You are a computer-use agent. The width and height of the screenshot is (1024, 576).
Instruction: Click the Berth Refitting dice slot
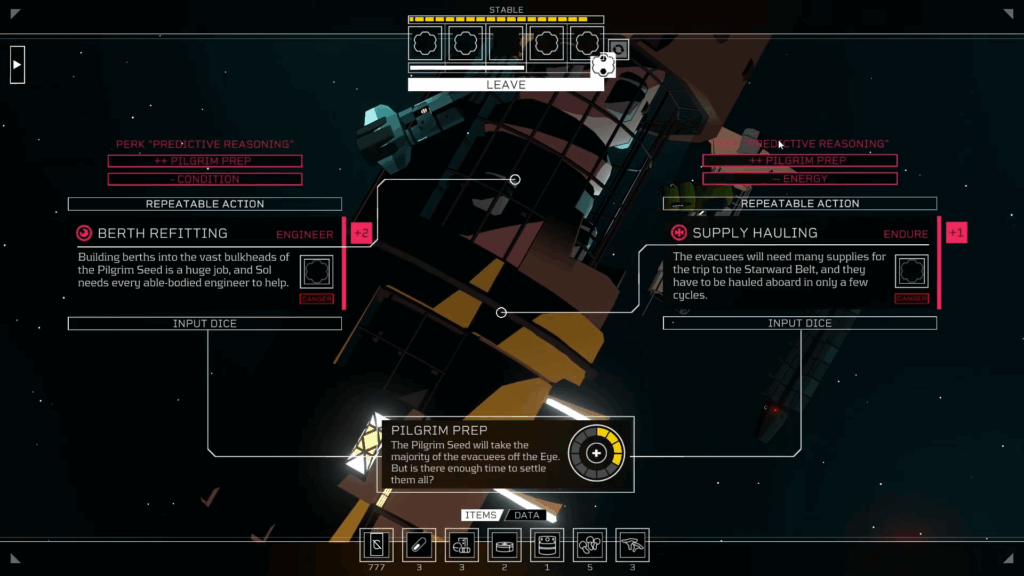click(x=316, y=272)
